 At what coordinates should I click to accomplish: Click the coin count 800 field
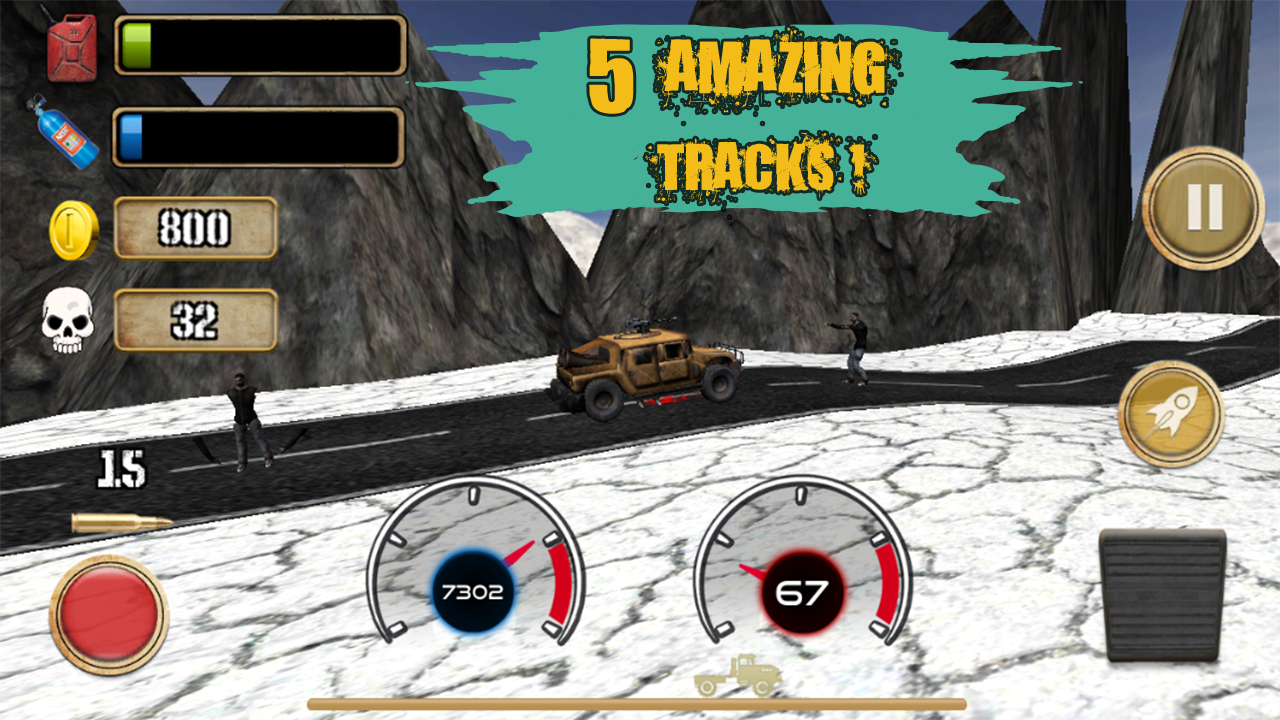[x=196, y=228]
